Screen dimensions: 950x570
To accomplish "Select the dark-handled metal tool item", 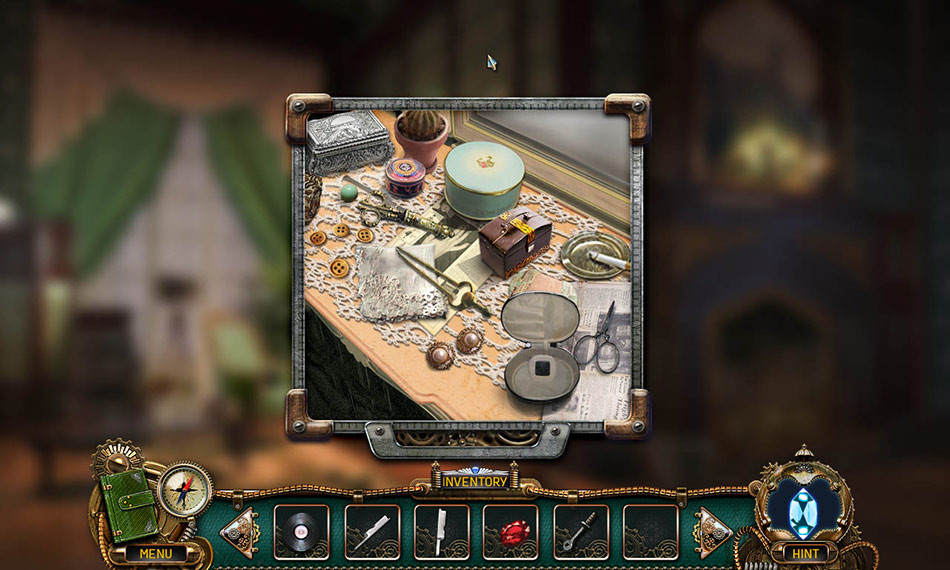I will [x=580, y=532].
